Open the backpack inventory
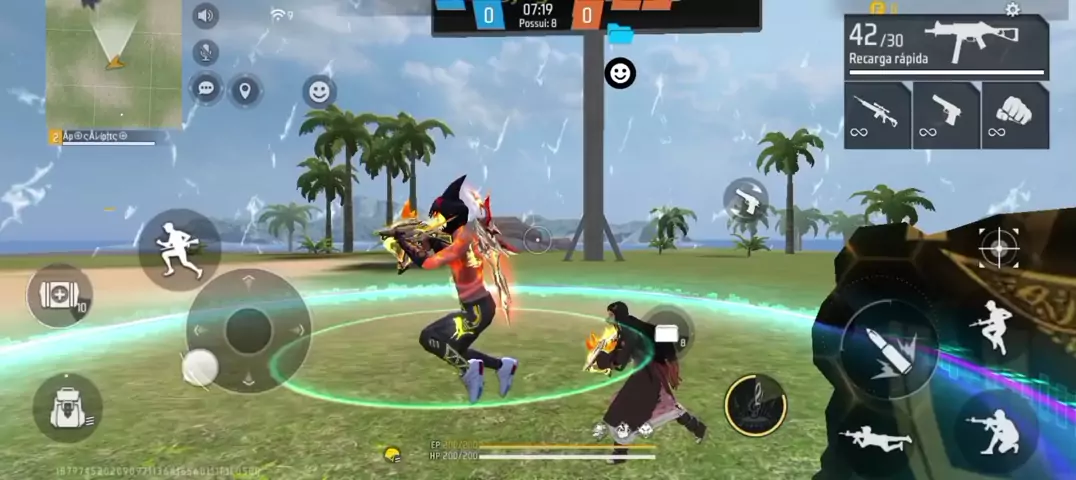1076x480 pixels. 67,408
